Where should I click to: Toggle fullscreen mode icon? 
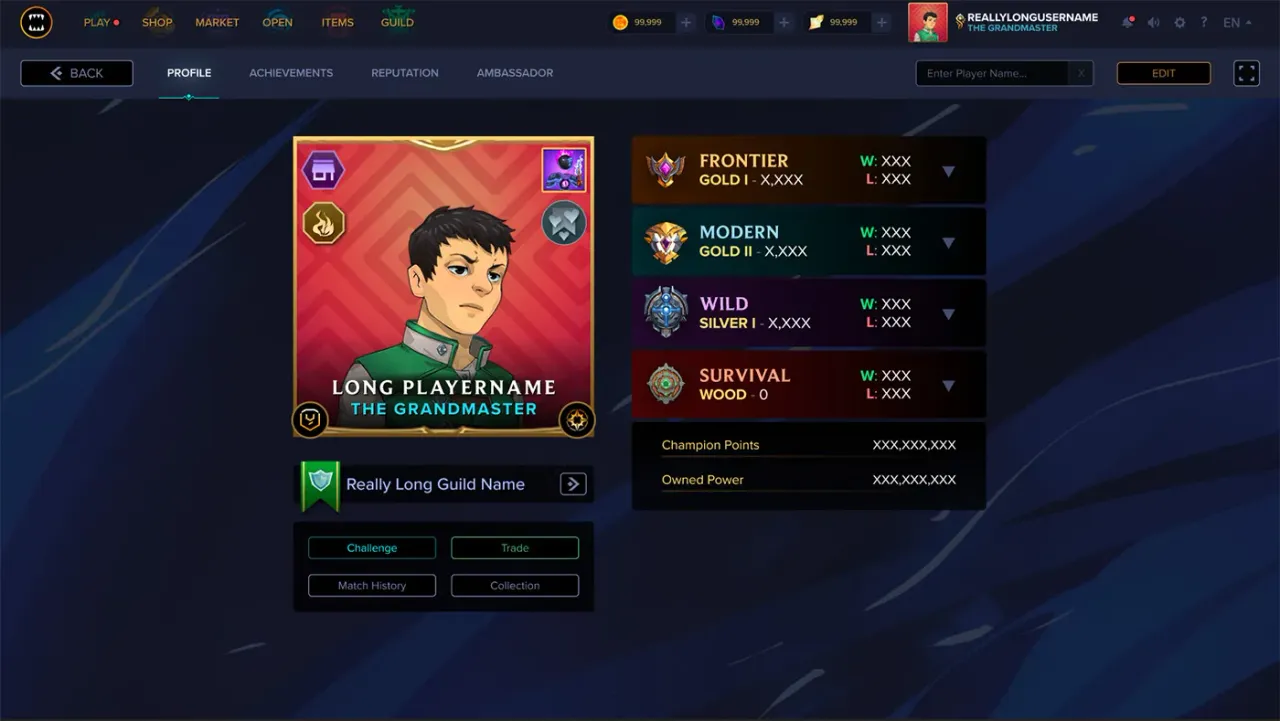[x=1246, y=73]
